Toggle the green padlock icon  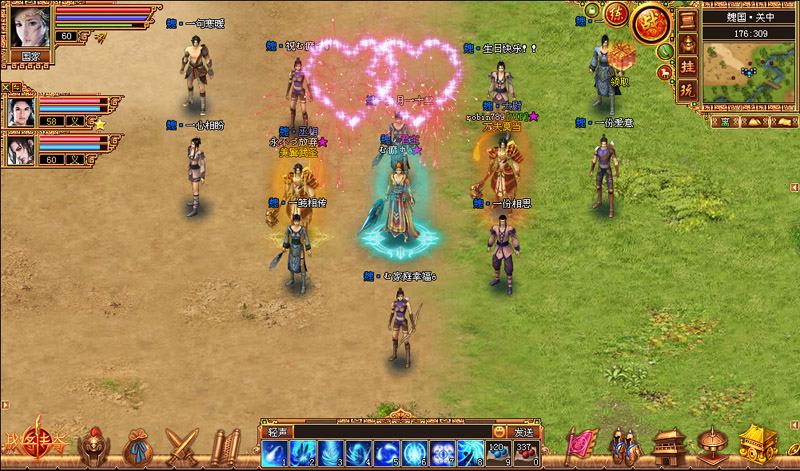(x=593, y=12)
